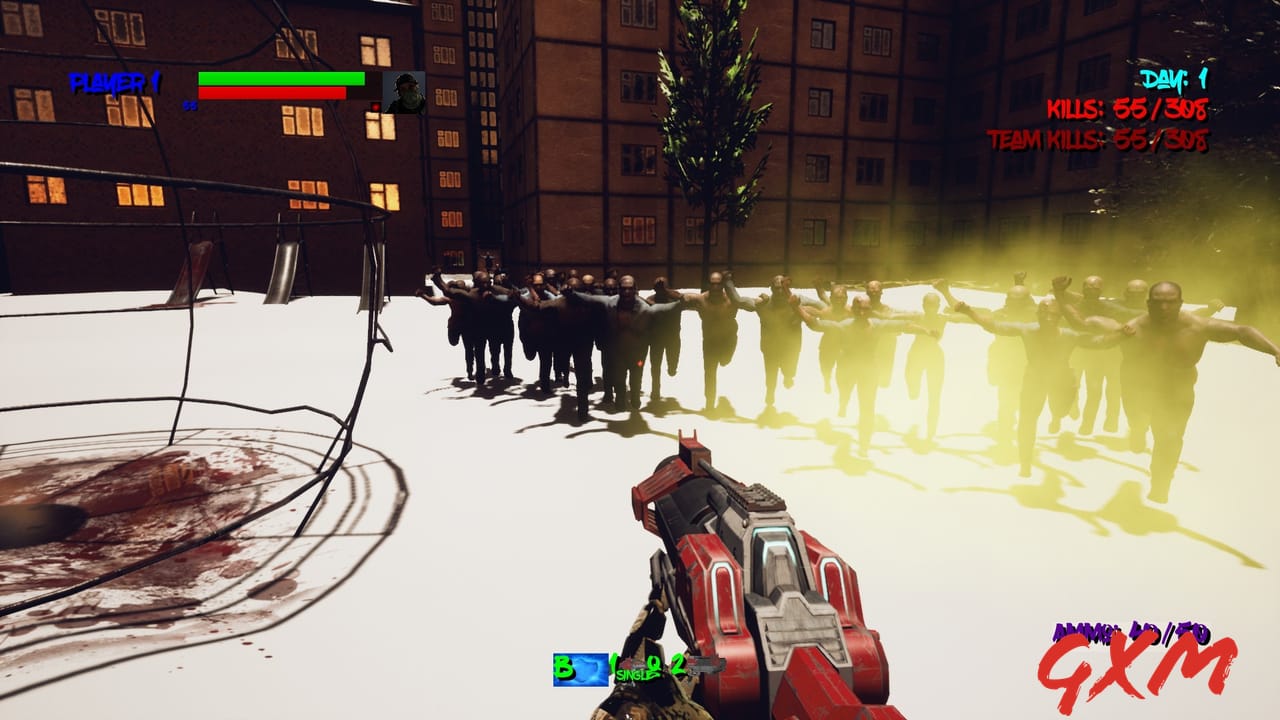Viewport: 1280px width, 720px height.
Task: Click the green health bar
Action: tap(282, 79)
